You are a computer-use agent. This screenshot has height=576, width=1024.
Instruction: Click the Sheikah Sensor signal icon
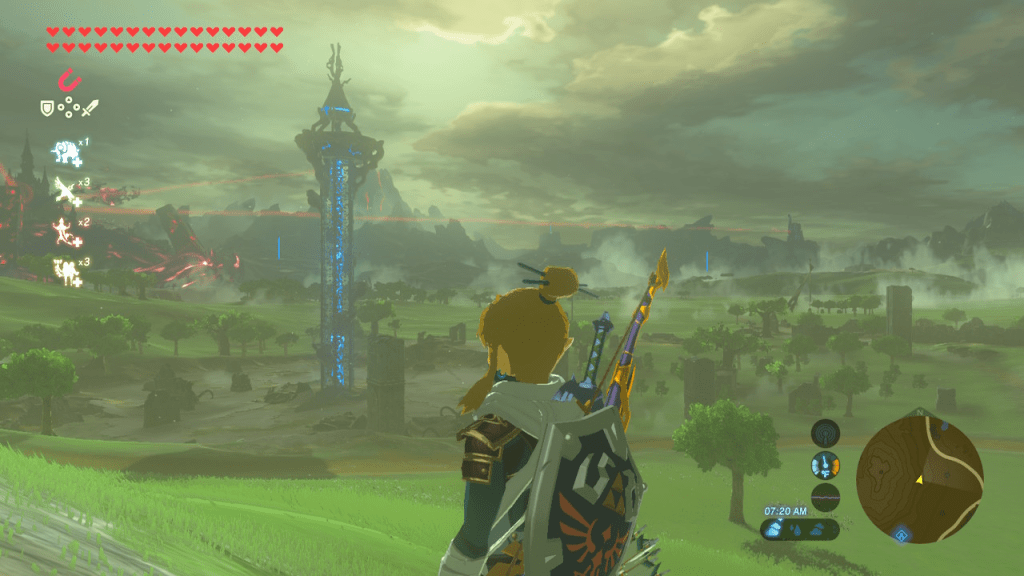coord(825,432)
